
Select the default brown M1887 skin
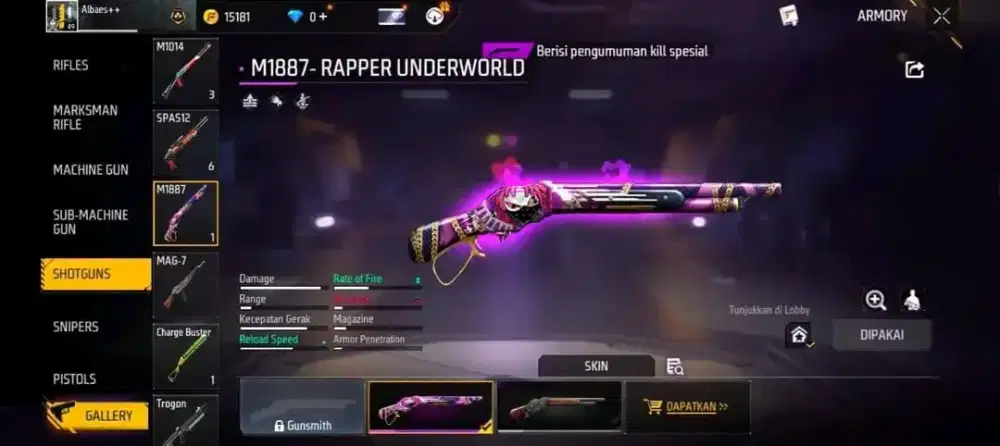coord(559,407)
